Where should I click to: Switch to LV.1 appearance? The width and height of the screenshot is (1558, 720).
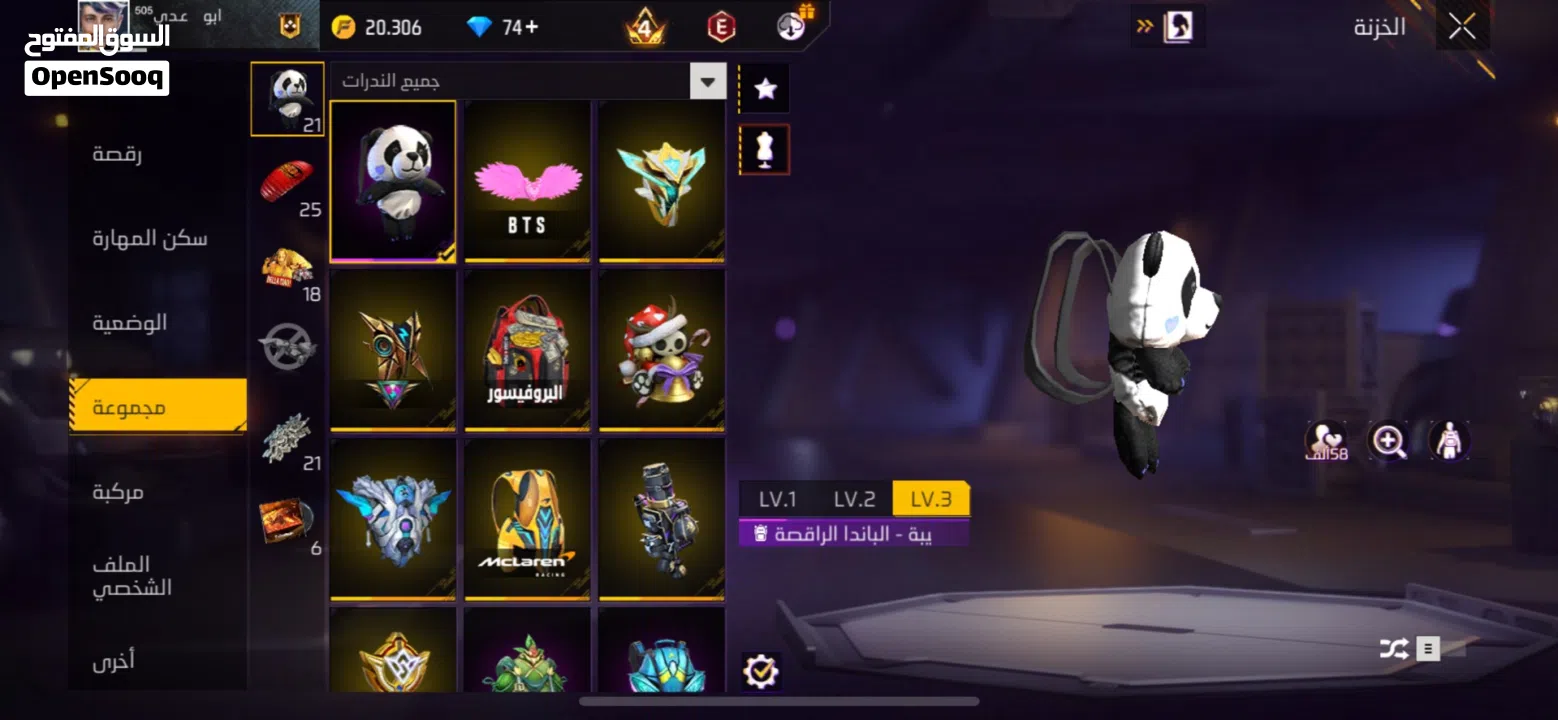coord(777,499)
